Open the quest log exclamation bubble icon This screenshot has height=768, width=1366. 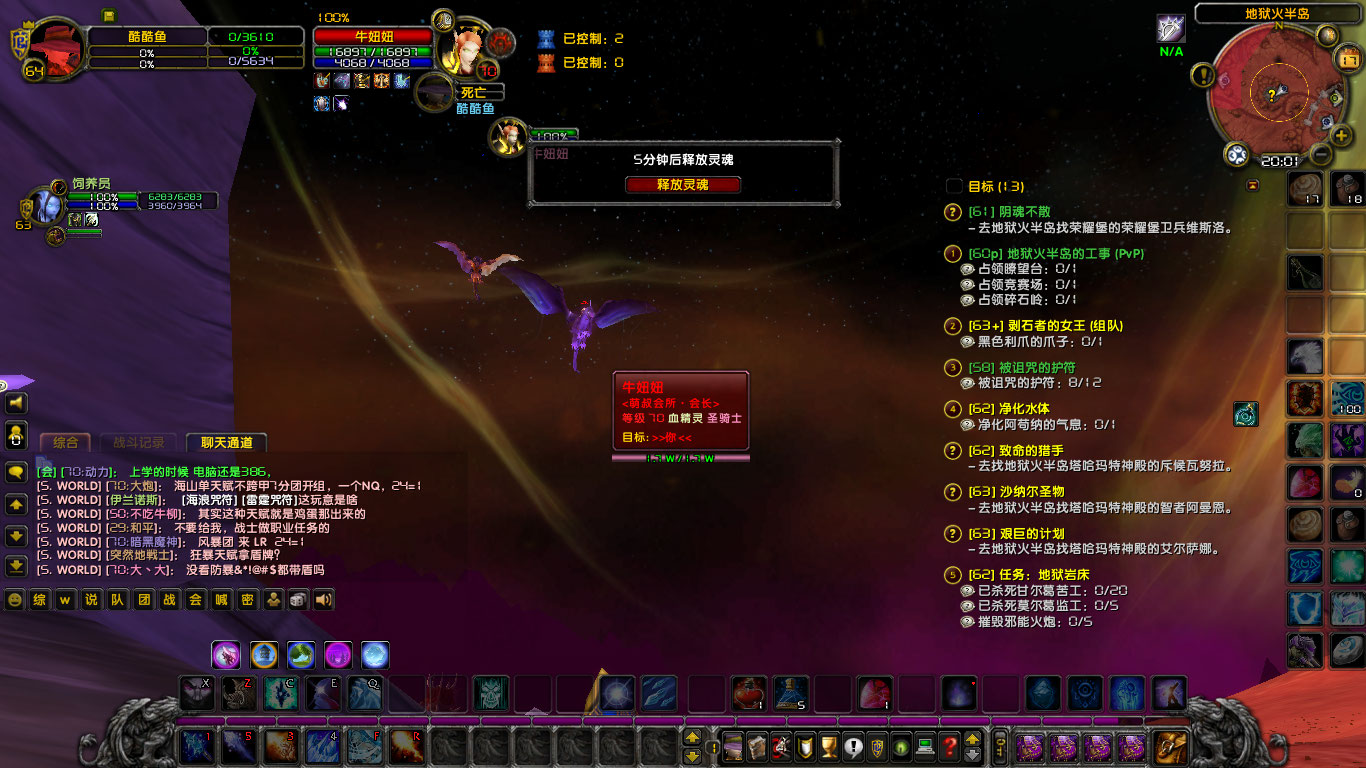click(x=853, y=746)
